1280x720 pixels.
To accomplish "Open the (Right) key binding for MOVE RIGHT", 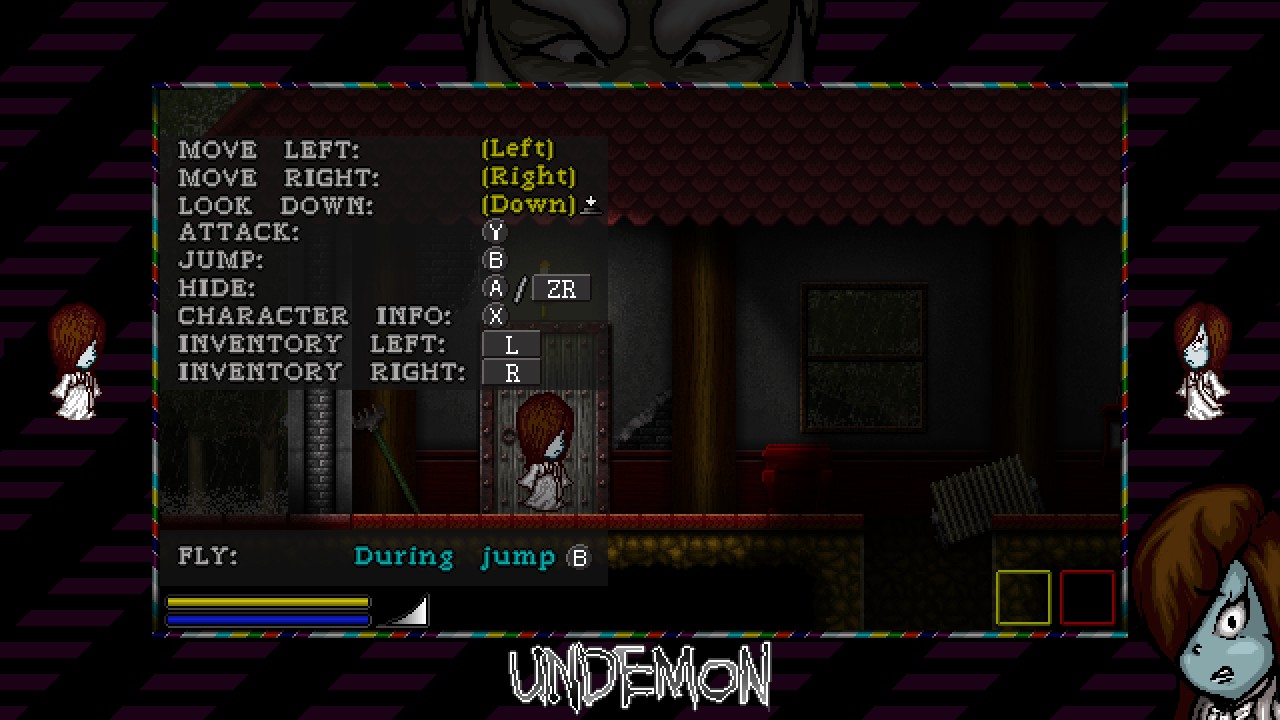I will [x=528, y=176].
